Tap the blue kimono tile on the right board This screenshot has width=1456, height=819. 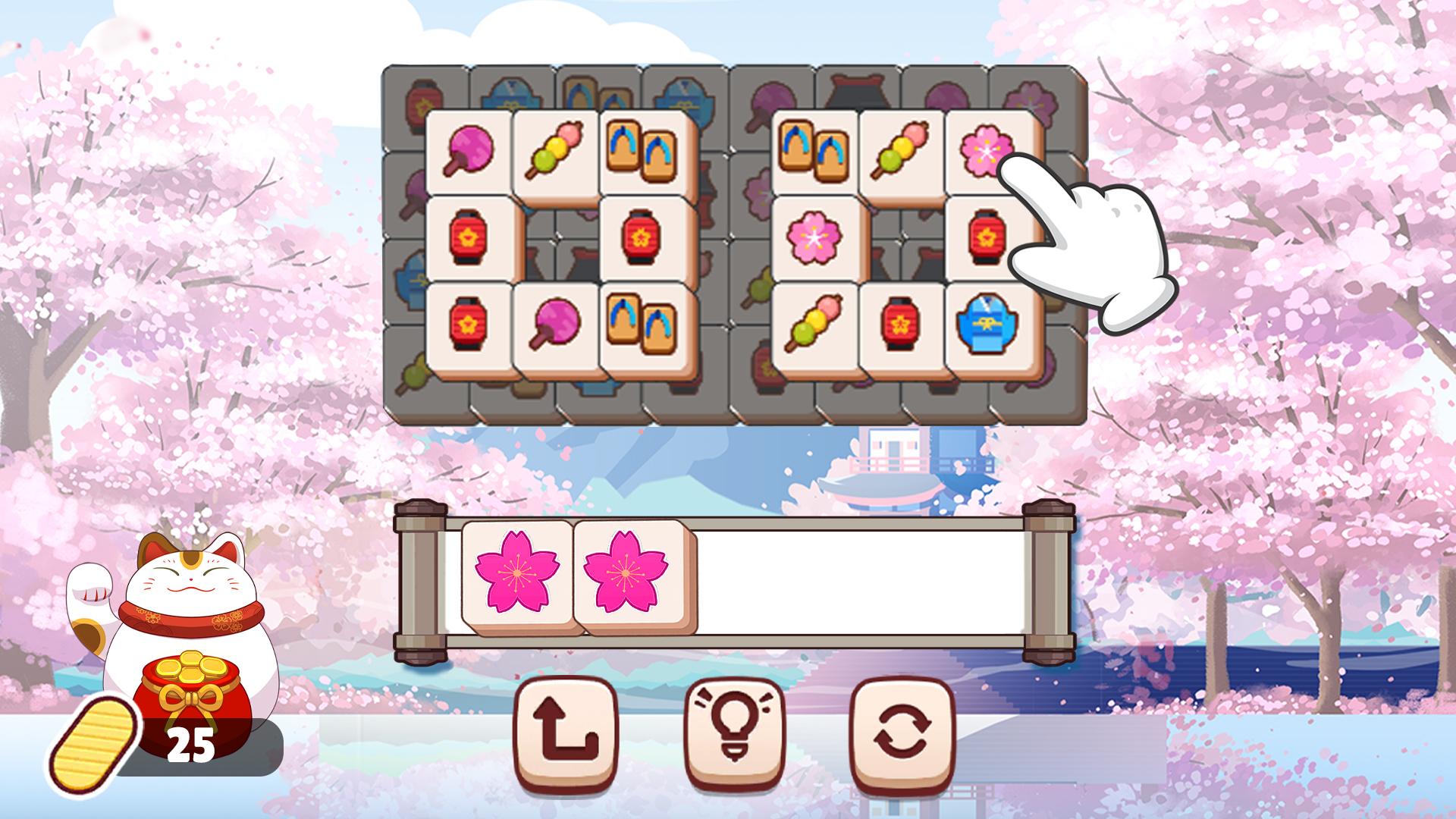click(x=986, y=326)
